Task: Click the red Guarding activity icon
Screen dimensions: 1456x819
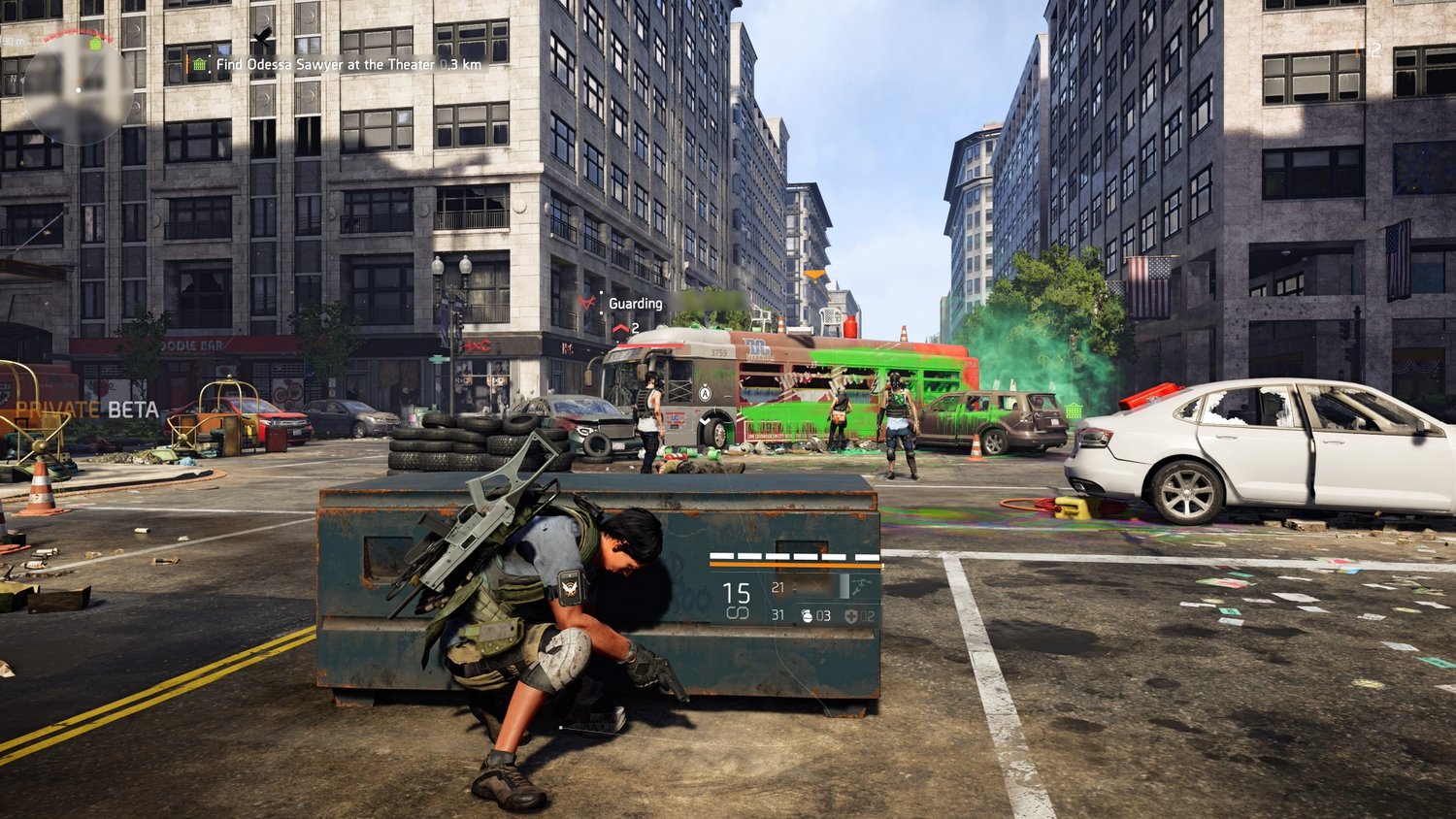Action: point(586,304)
